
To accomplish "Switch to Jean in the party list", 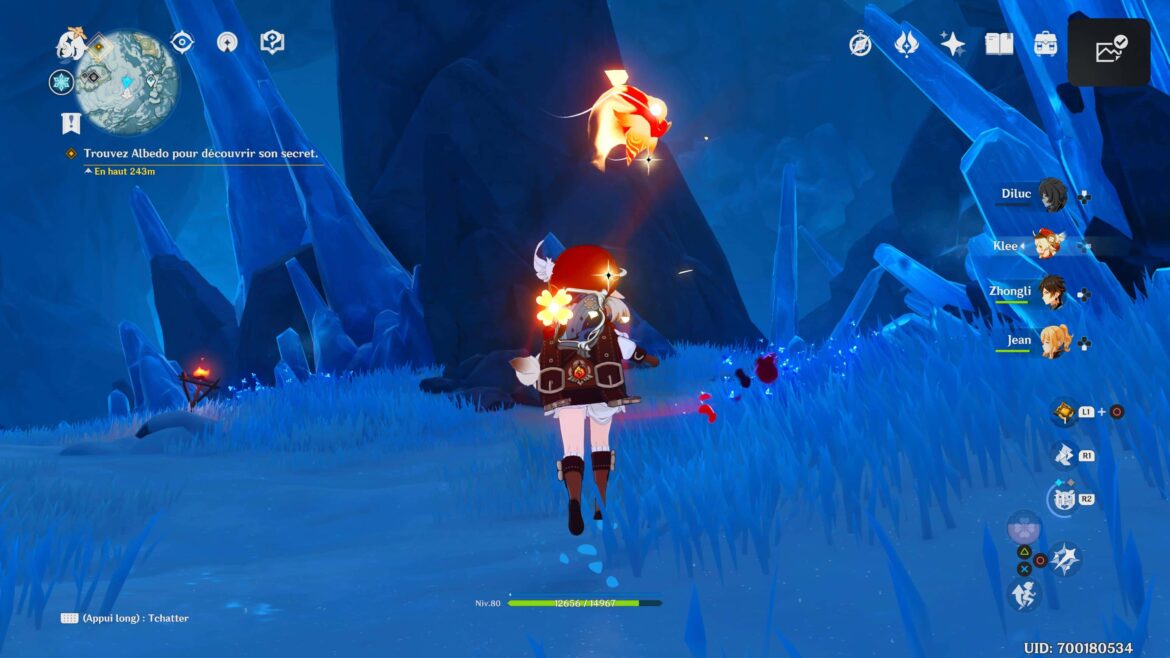I will click(x=1051, y=341).
